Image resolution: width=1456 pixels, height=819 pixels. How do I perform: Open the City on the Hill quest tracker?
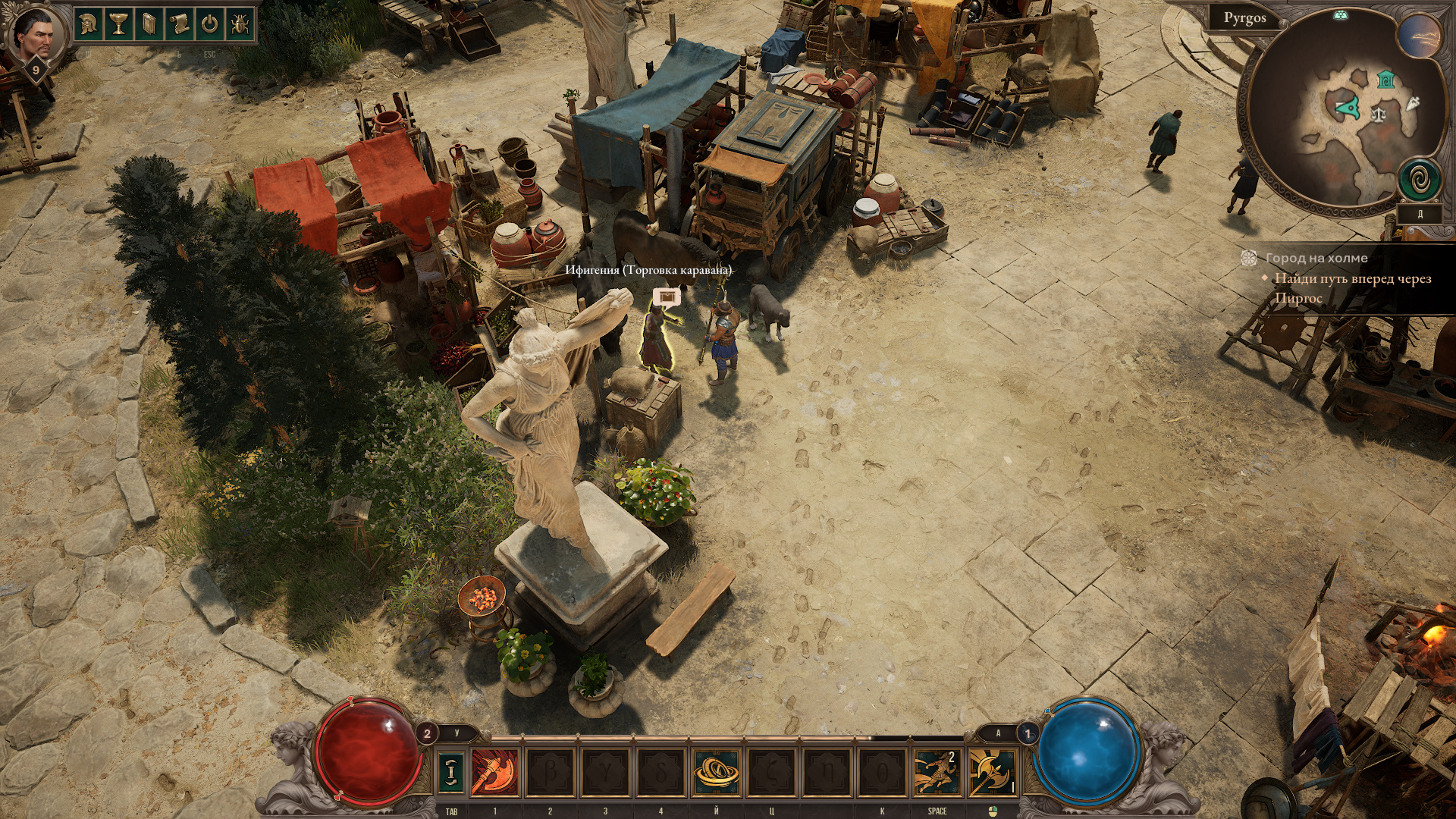pyautogui.click(x=1316, y=259)
